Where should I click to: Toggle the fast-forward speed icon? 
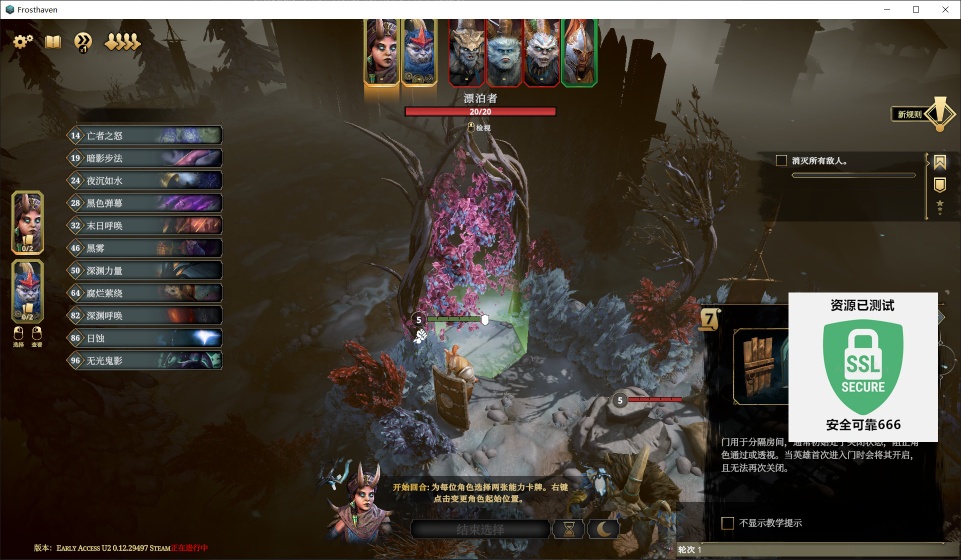click(83, 41)
